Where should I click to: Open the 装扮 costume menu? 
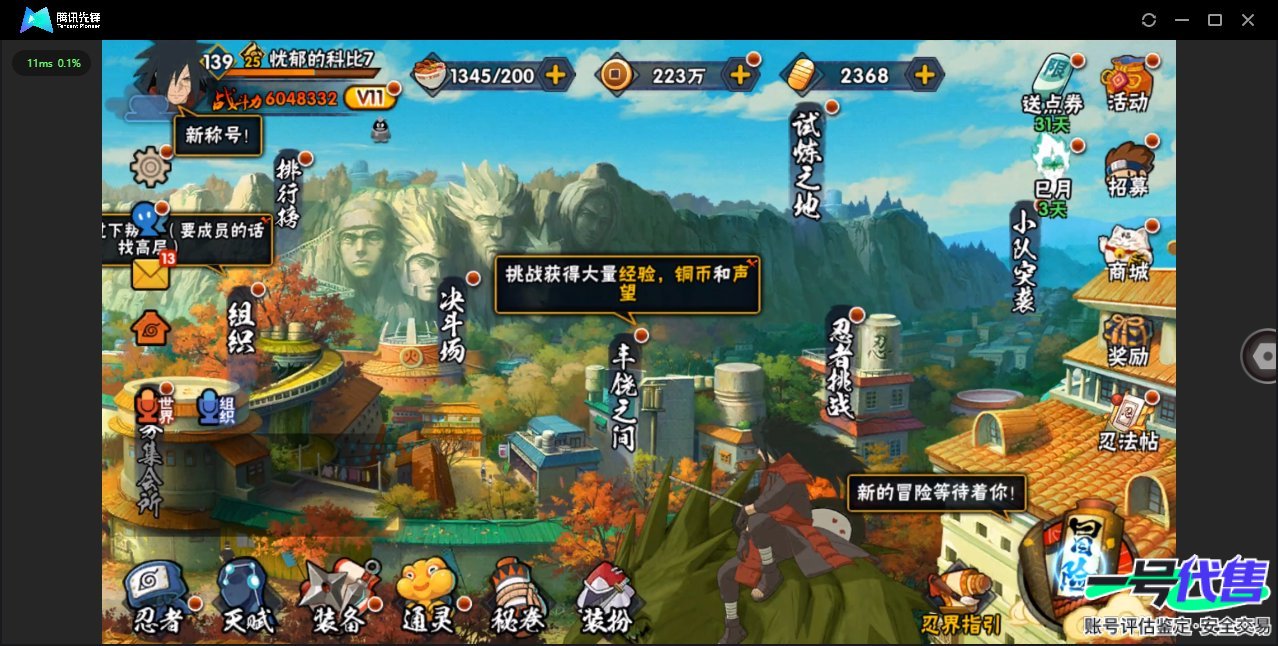(x=607, y=598)
